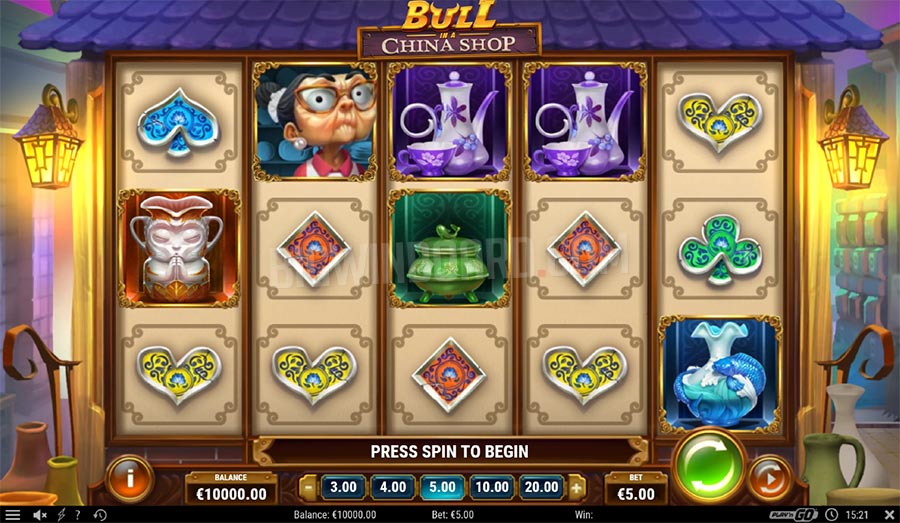Show the paytable info
The height and width of the screenshot is (523, 900).
(x=129, y=478)
